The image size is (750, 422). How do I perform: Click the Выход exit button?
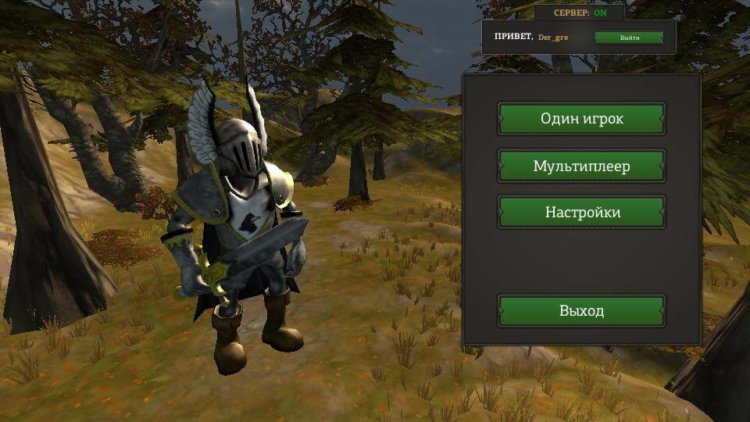tap(581, 311)
